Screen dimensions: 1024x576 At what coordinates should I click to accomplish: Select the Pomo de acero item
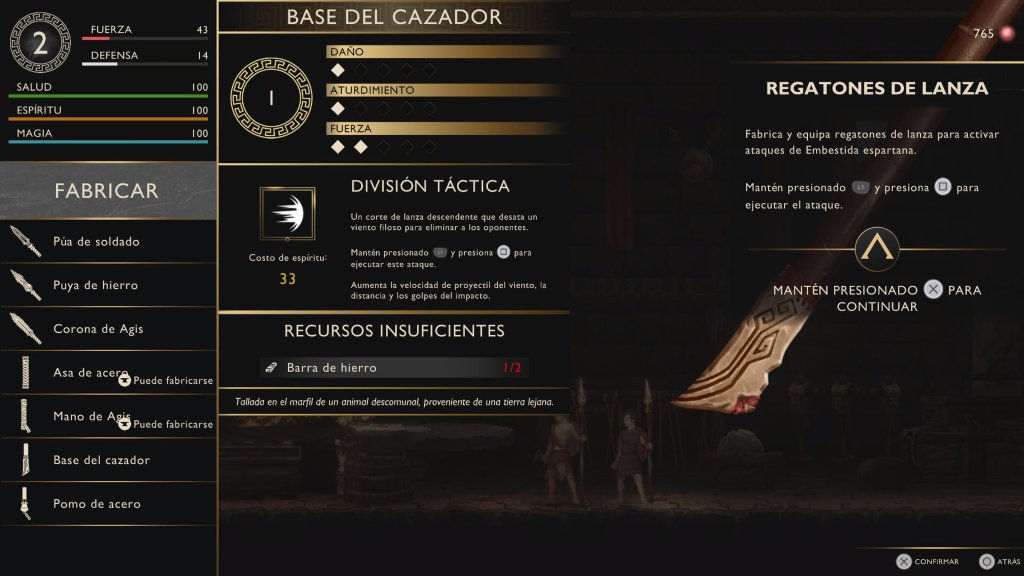[x=108, y=504]
